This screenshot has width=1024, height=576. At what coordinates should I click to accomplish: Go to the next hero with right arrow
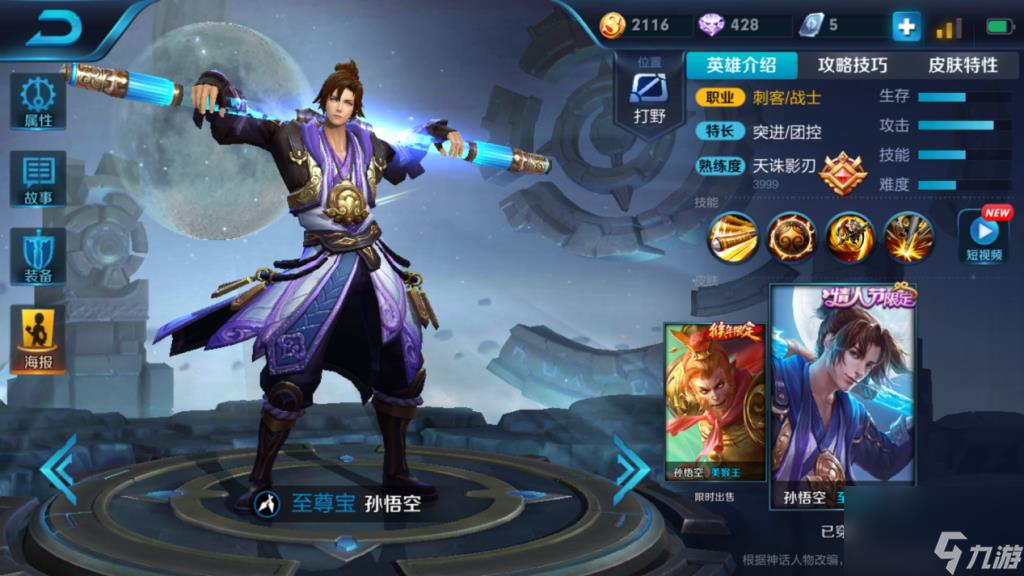click(631, 468)
